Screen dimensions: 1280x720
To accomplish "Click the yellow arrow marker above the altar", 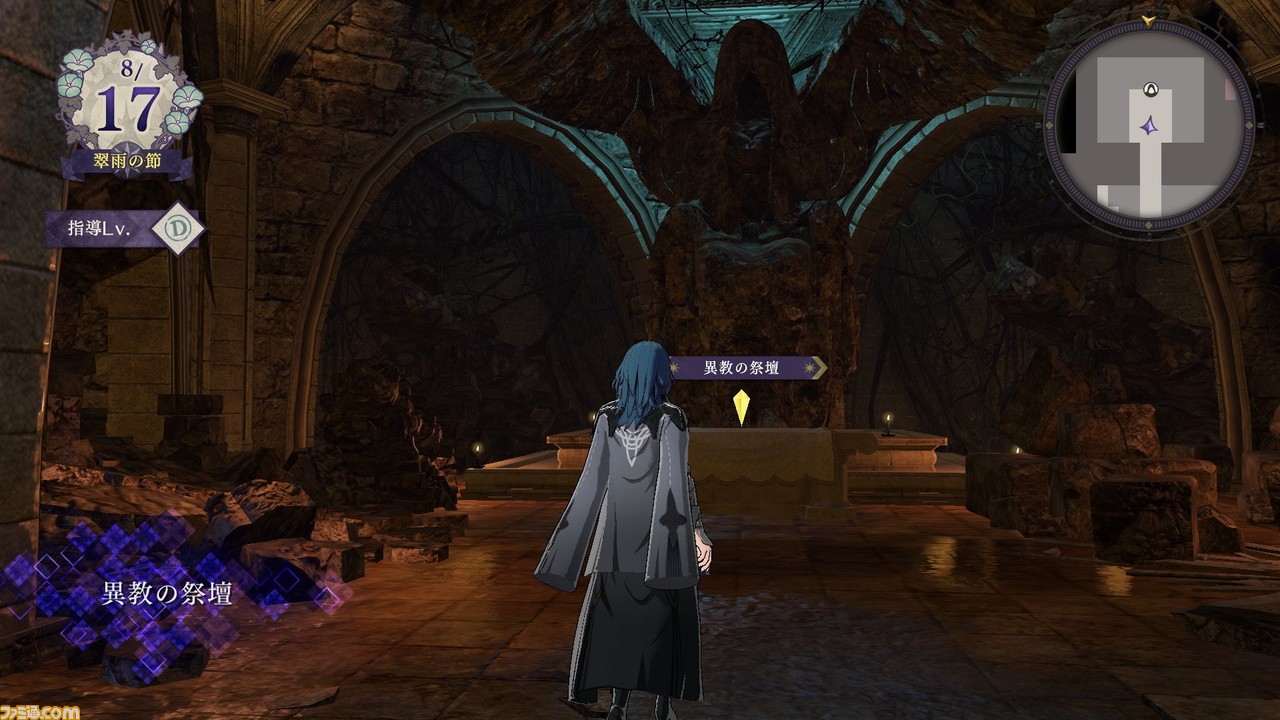I will 743,405.
